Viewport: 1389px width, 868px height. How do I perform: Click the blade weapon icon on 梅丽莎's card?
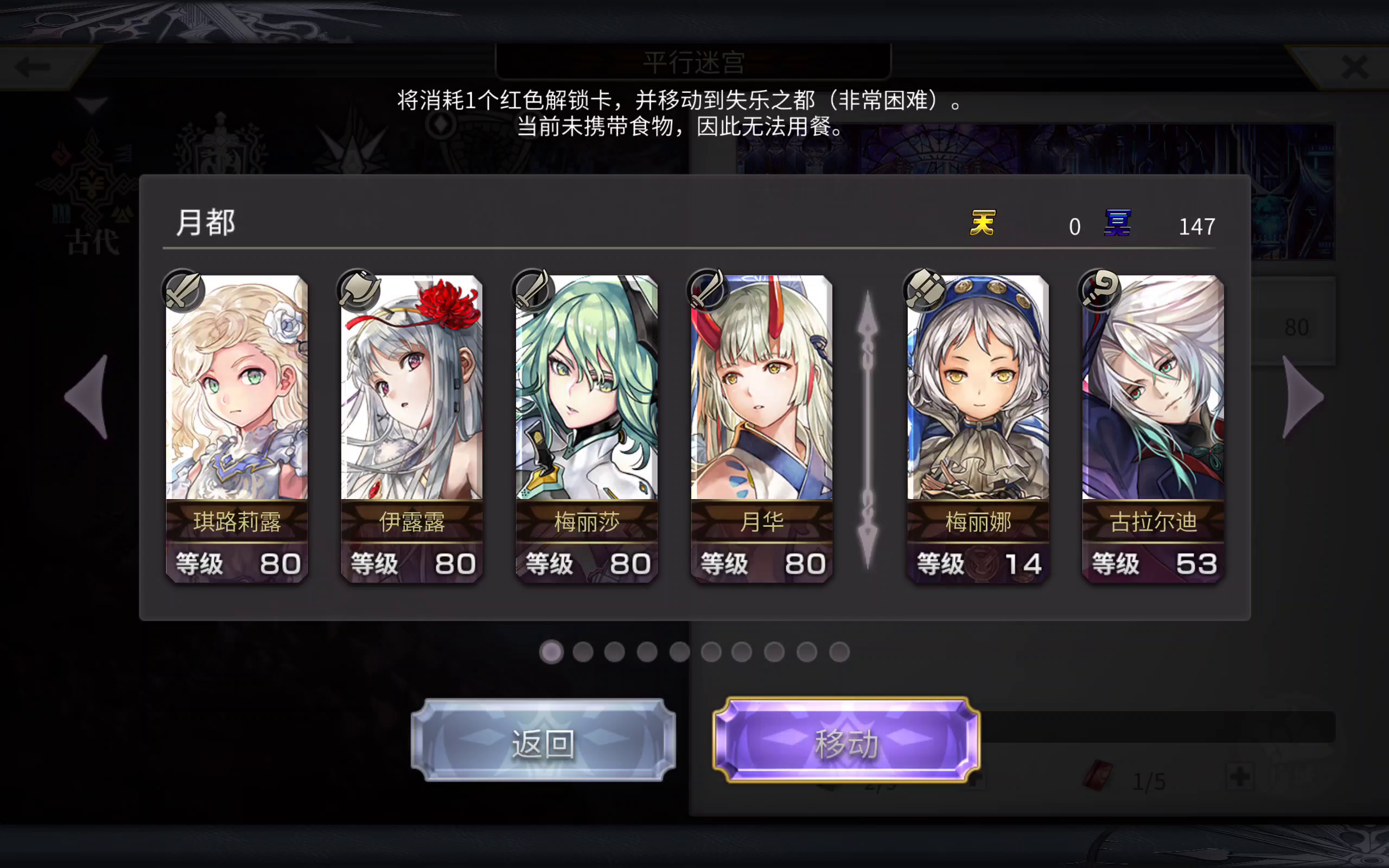(x=533, y=289)
